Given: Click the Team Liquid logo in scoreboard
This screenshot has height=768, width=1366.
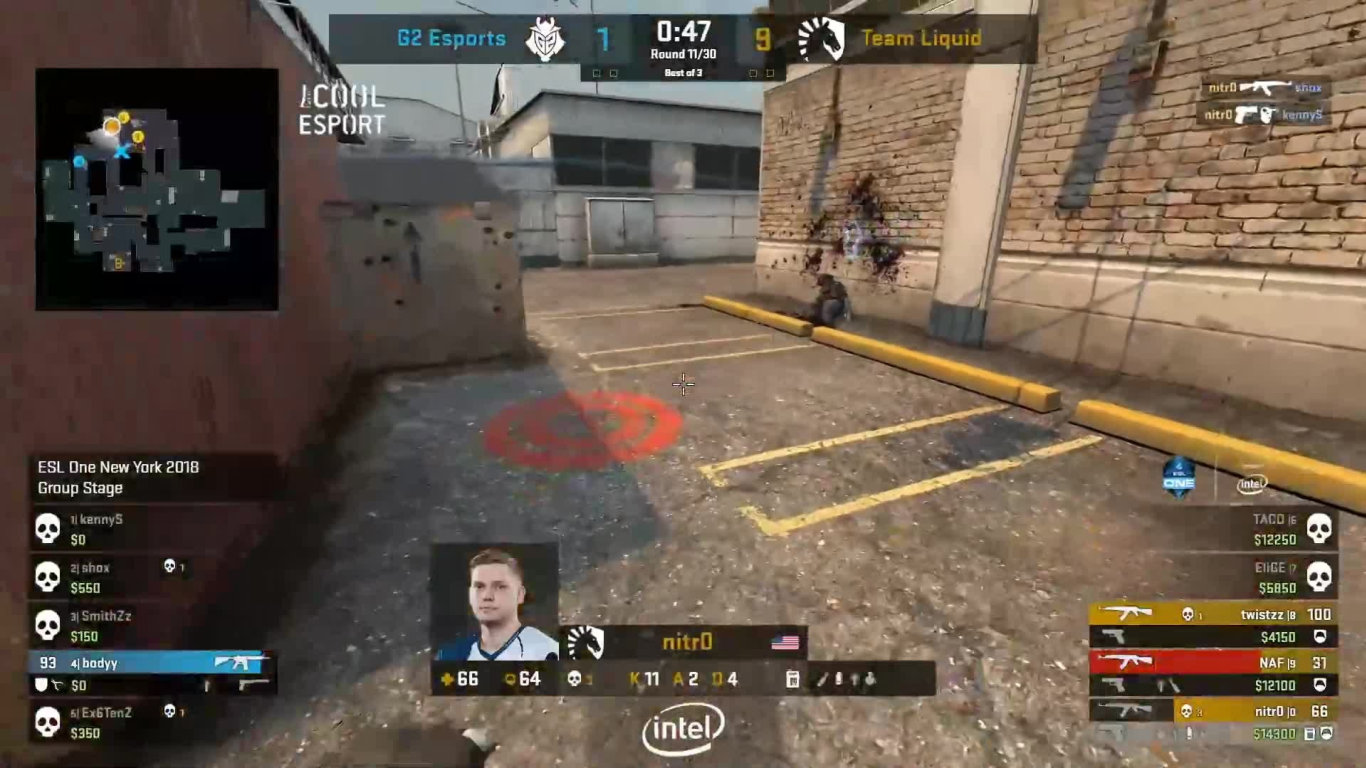Looking at the screenshot, I should click(x=821, y=39).
